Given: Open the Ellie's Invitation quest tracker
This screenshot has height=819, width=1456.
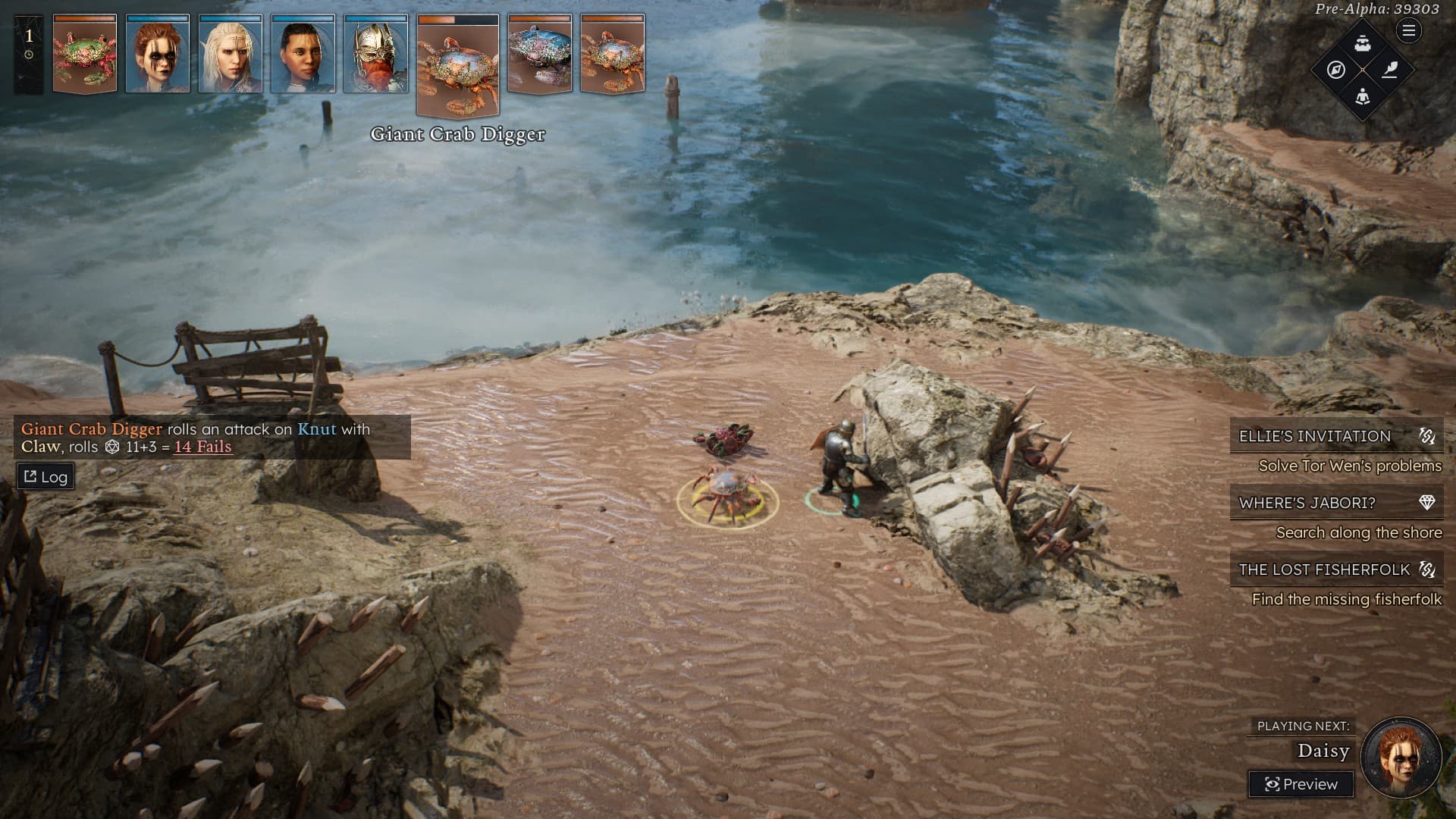Looking at the screenshot, I should (1335, 436).
